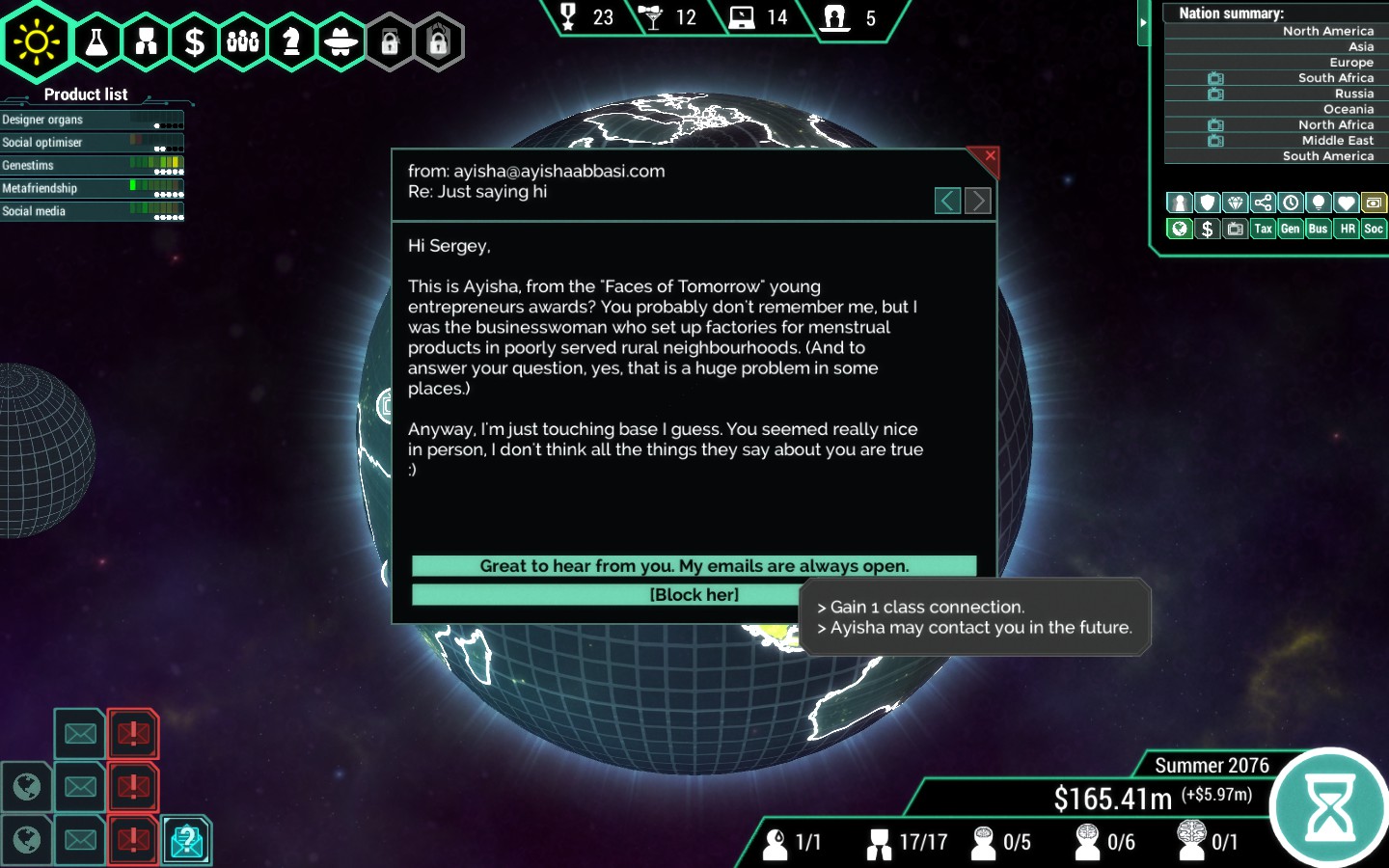Click the hourglass end-turn button

click(x=1330, y=808)
